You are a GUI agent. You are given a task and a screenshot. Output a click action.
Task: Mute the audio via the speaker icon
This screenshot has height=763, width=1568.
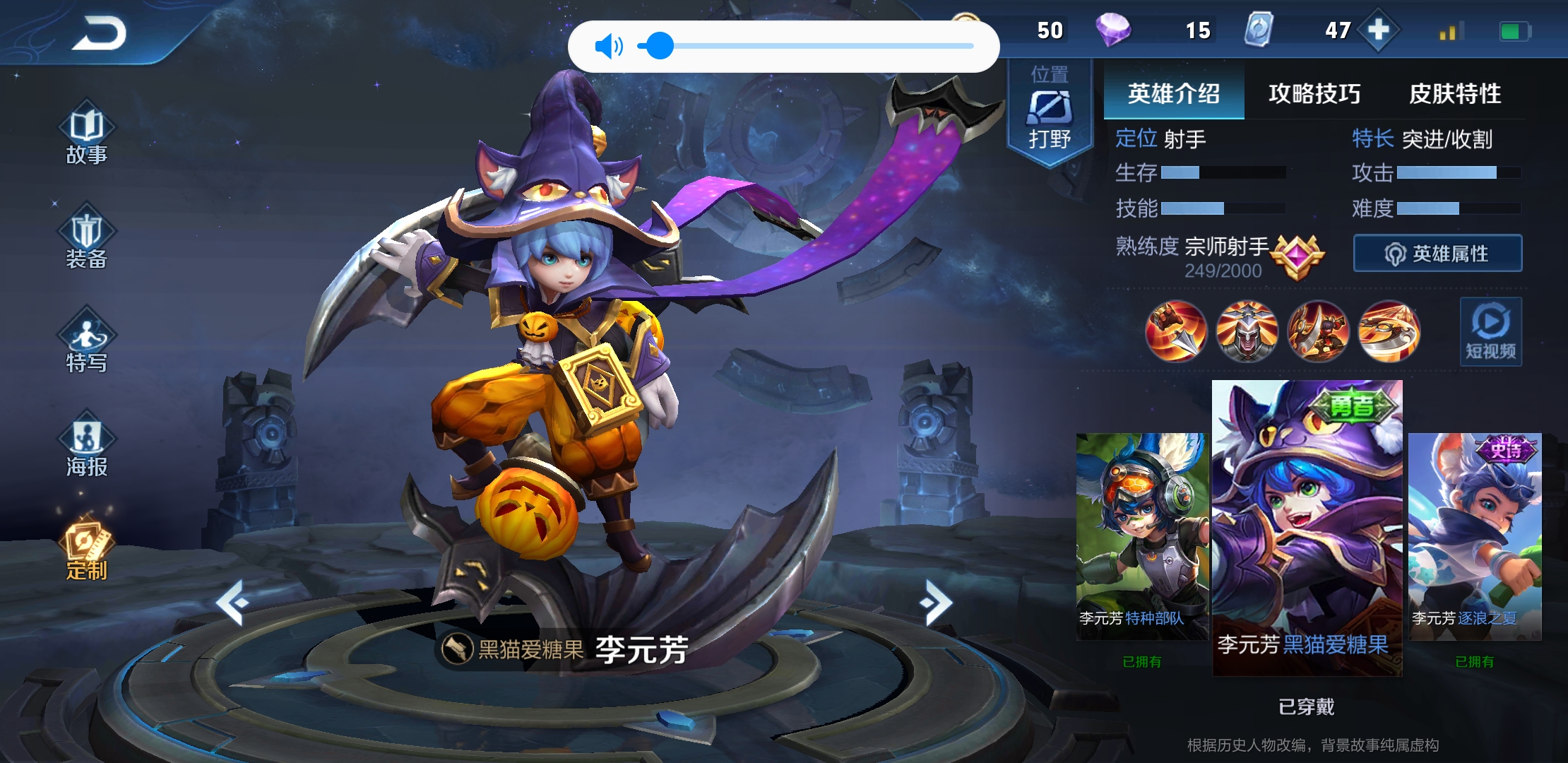tap(610, 45)
